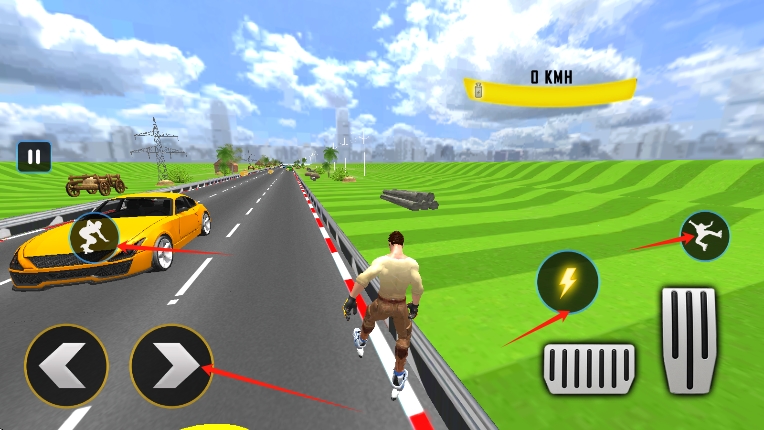
Task: Step on the tall accelerator pedal
Action: point(688,340)
